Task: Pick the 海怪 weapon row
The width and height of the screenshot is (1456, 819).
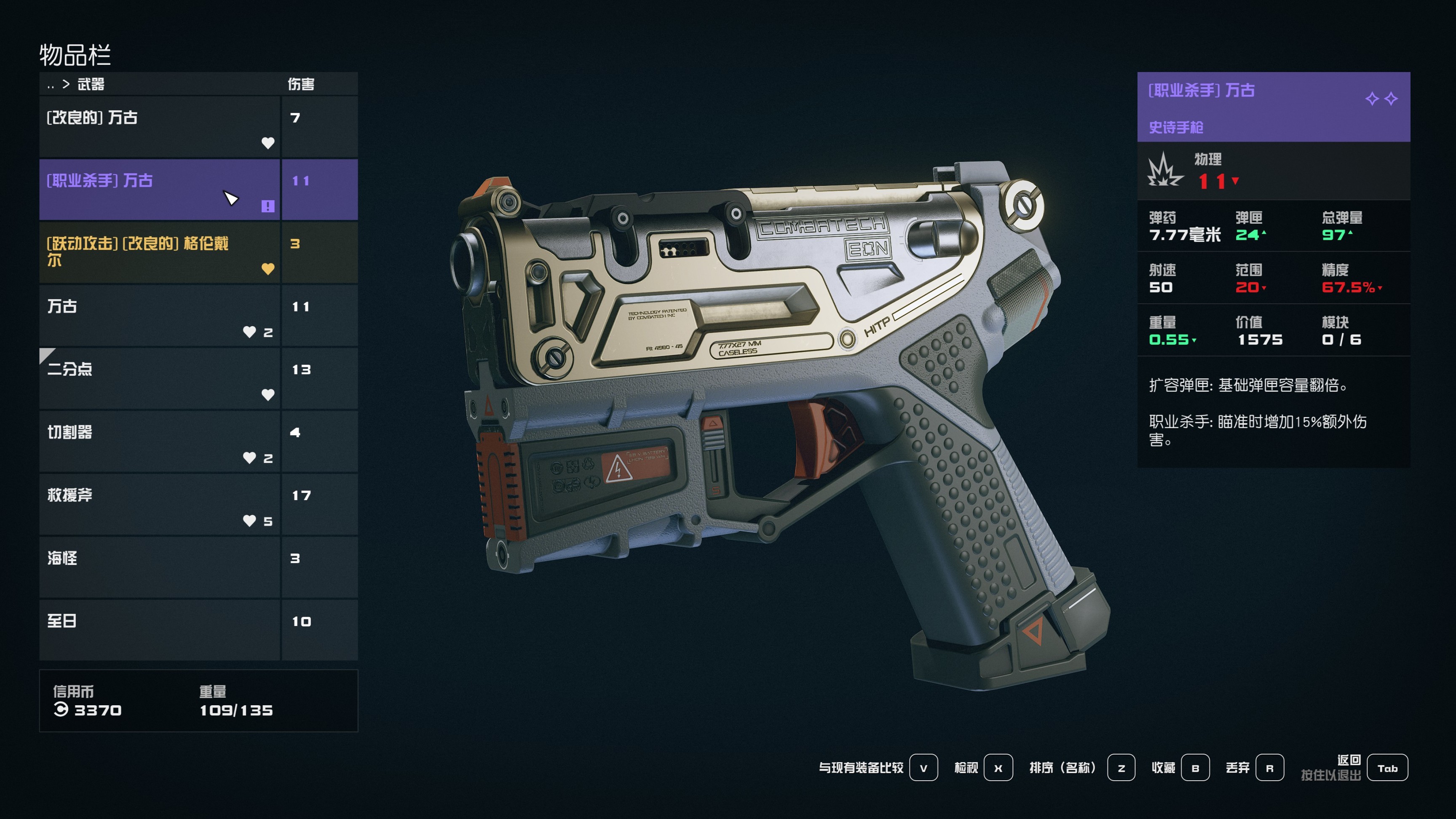Action: pos(159,567)
